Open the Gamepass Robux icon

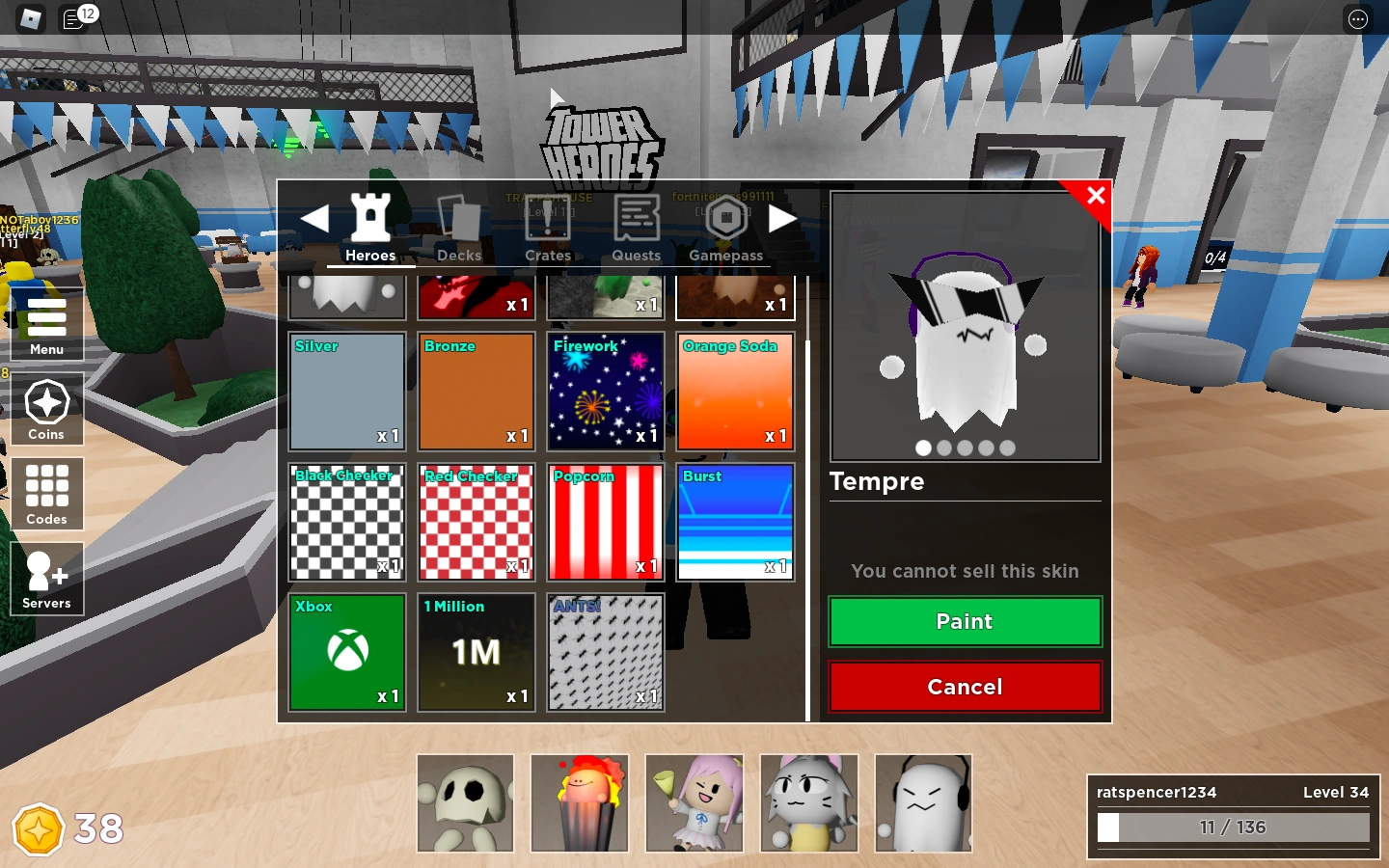point(725,220)
